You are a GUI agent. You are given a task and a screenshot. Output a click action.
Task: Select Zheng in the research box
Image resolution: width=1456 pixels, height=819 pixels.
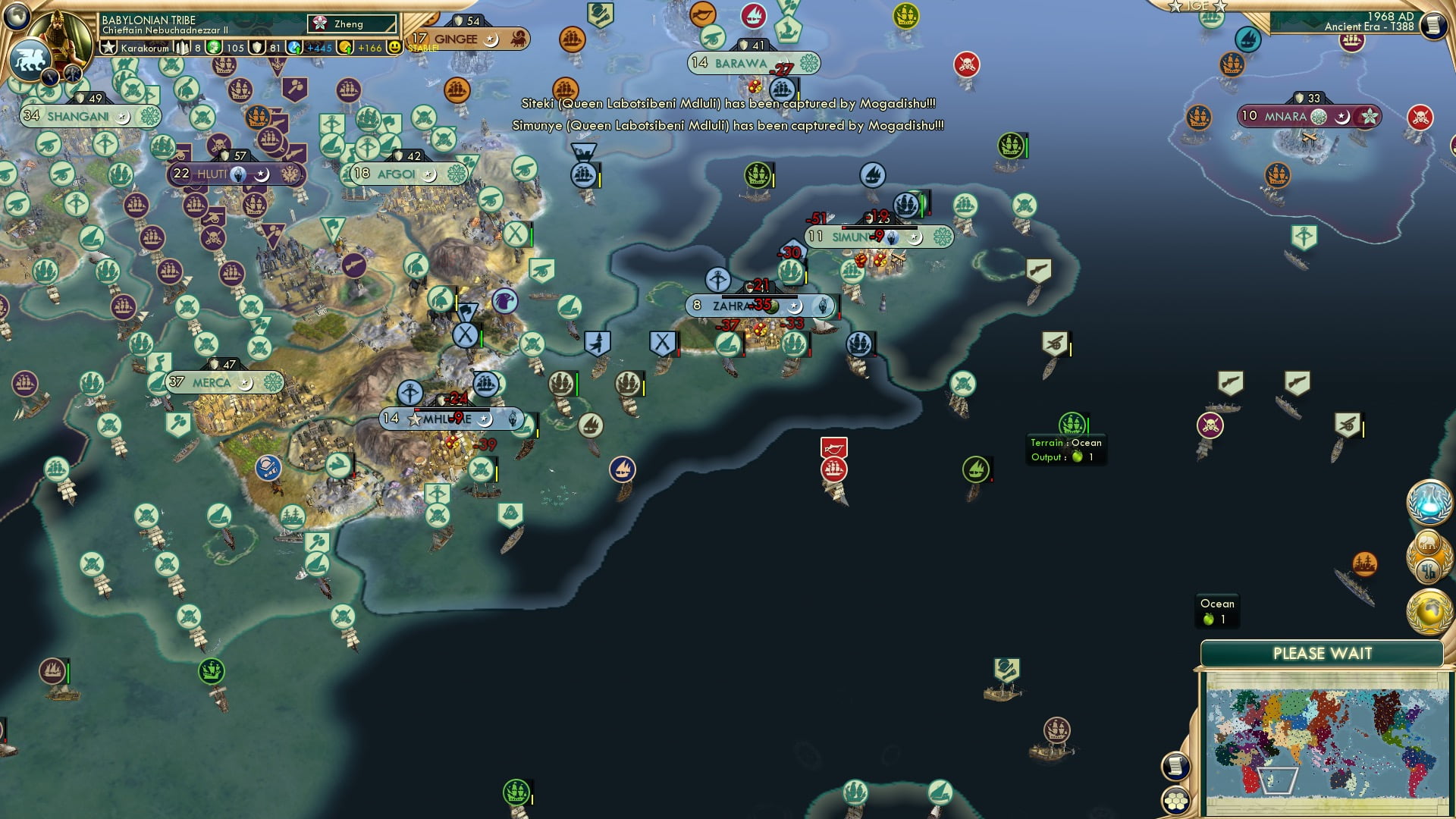point(349,24)
